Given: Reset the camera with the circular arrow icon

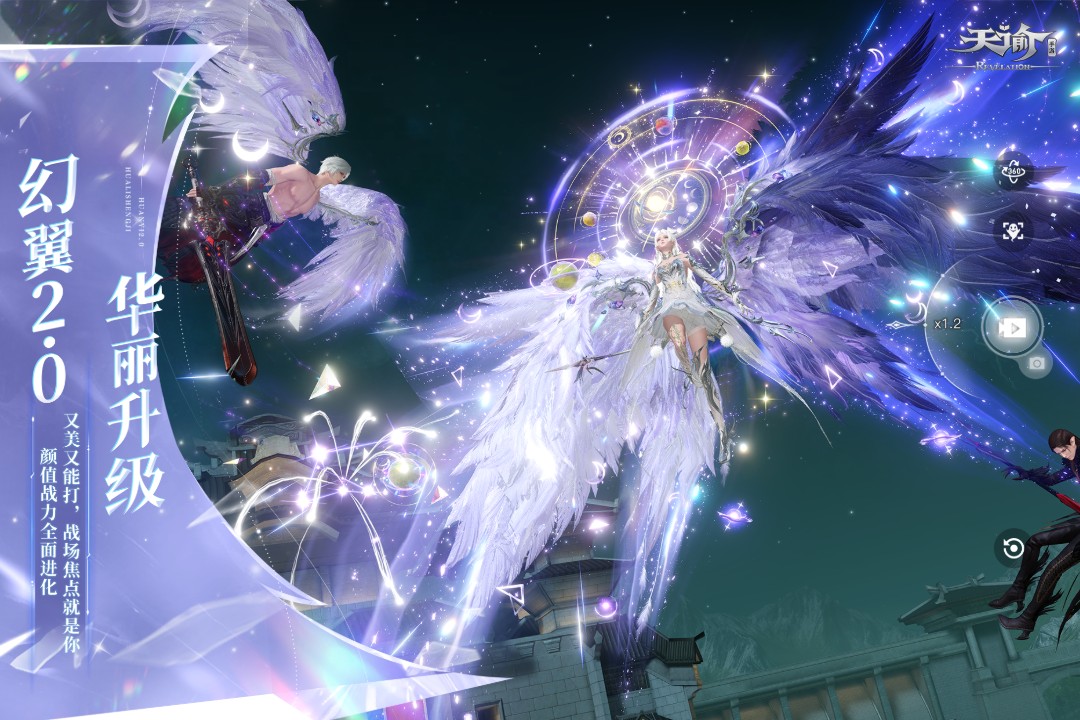Looking at the screenshot, I should click(1013, 548).
